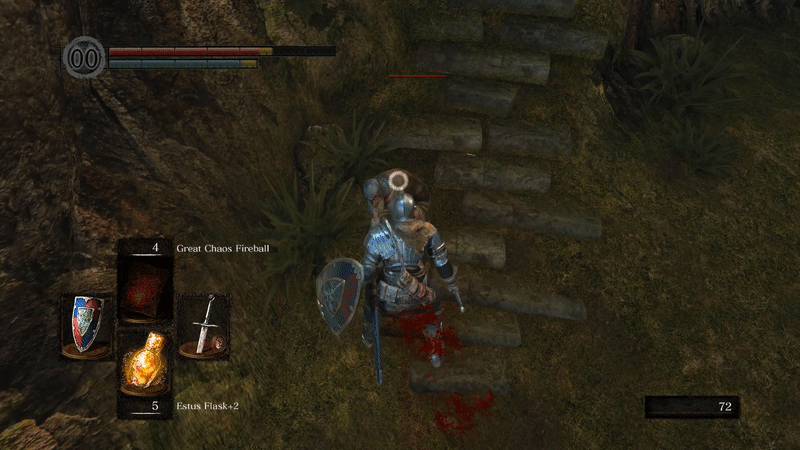Choose the crest shield left-hand slot
The height and width of the screenshot is (450, 800).
(85, 325)
